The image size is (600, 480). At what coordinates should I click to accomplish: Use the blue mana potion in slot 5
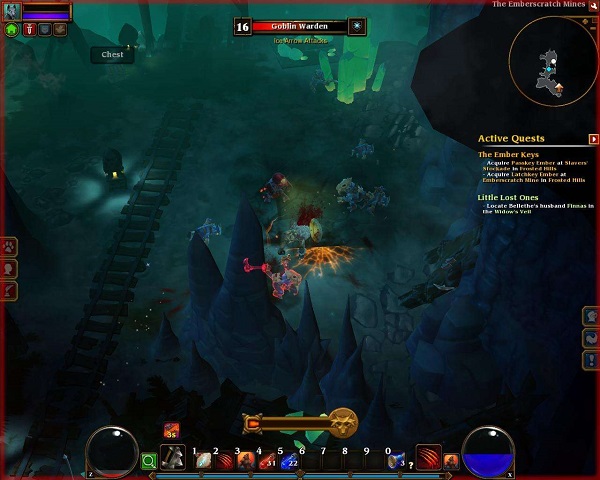coord(289,460)
